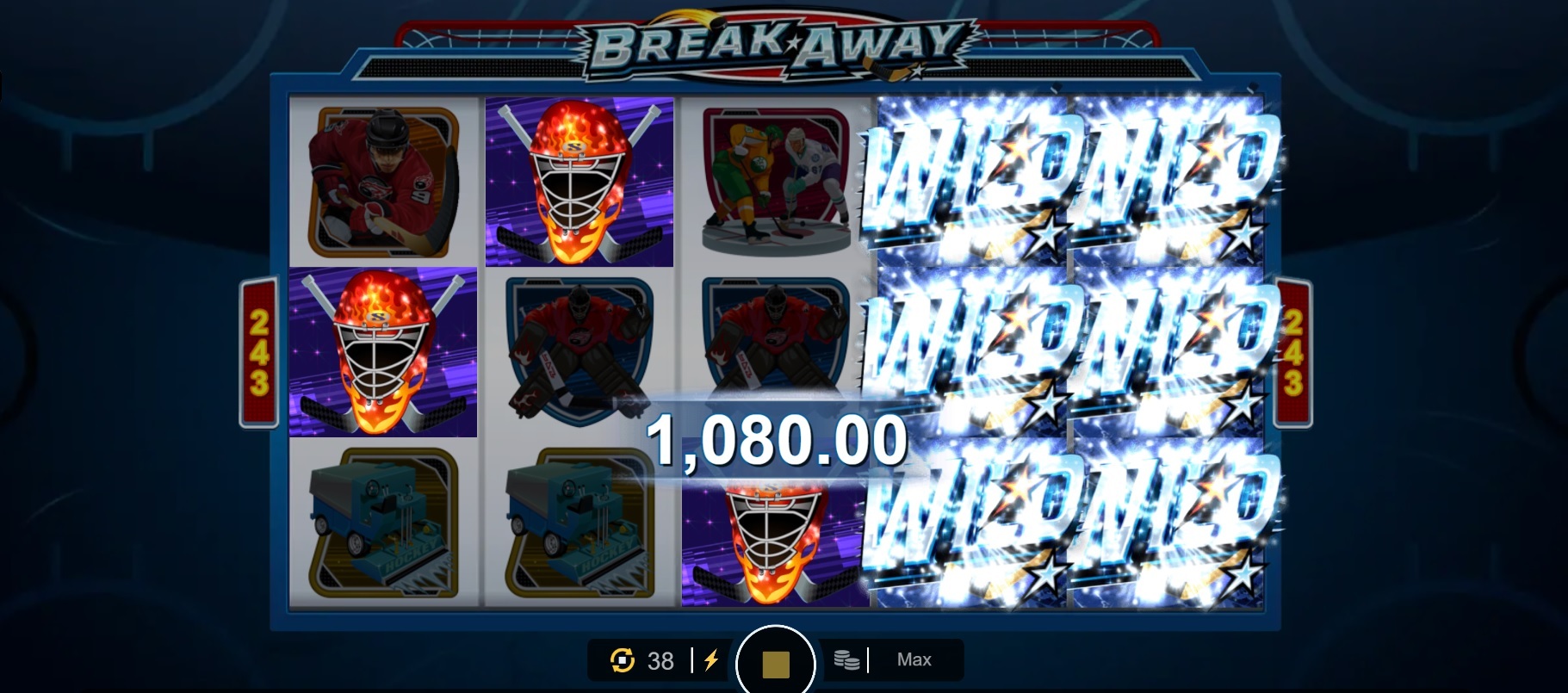Click the bottom Zamboni symbol on reel two
Viewport: 1568px width, 693px height.
(x=579, y=525)
